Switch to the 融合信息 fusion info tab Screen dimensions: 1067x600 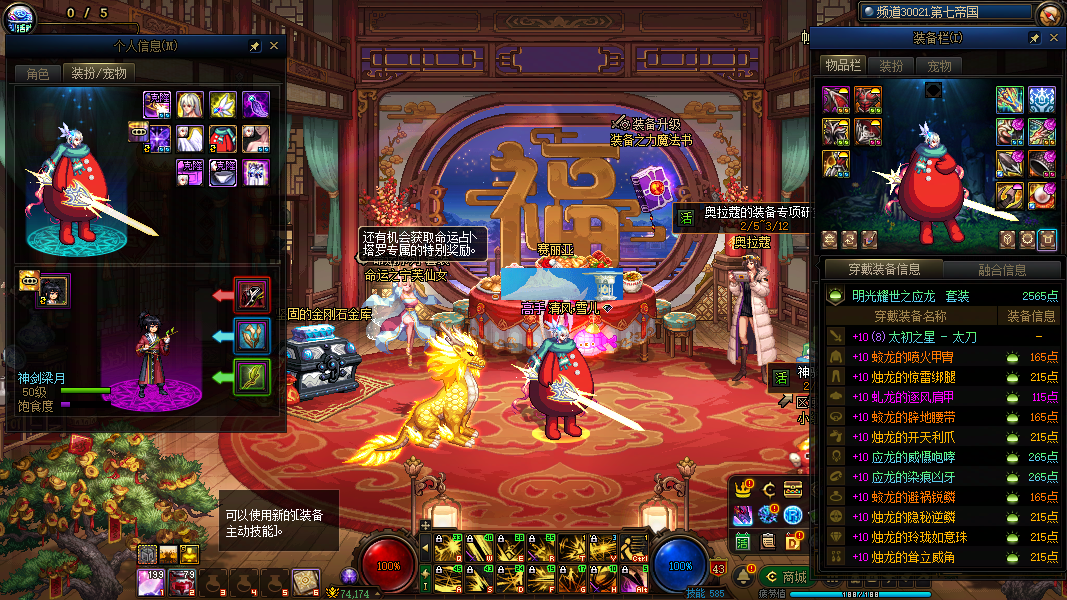click(1000, 269)
